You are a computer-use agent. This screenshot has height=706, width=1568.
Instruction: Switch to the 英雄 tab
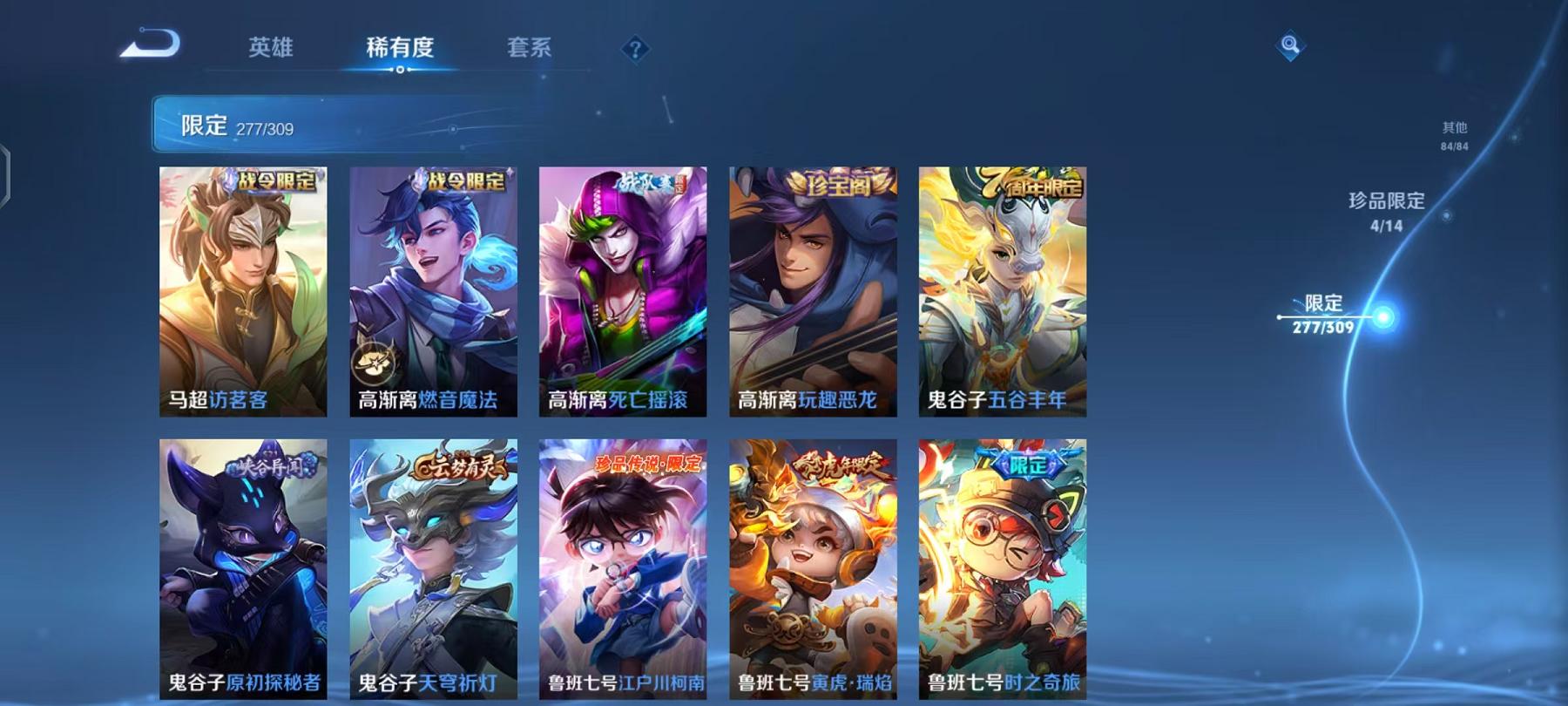coord(270,48)
